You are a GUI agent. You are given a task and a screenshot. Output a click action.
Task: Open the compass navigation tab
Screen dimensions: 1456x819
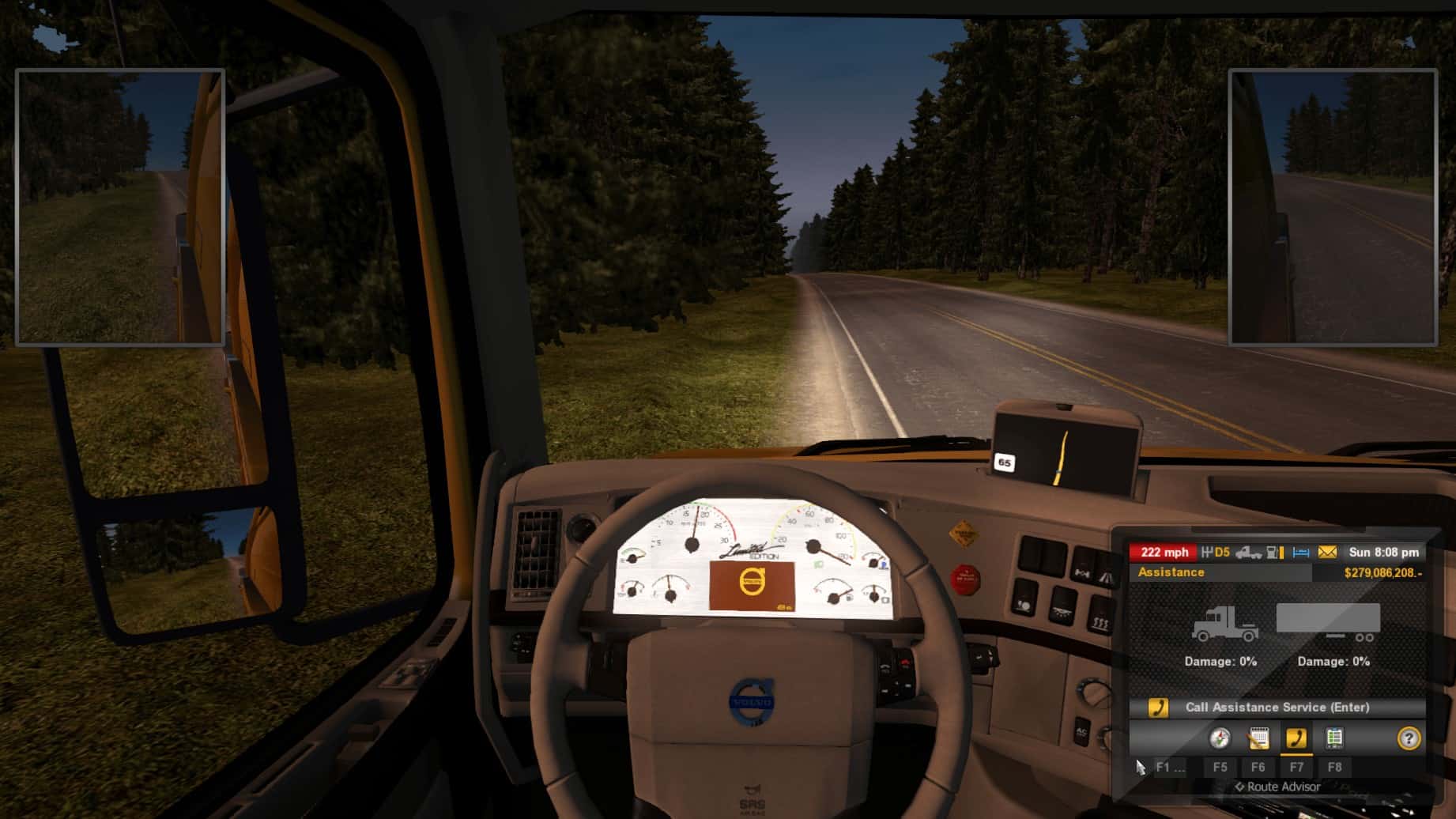pyautogui.click(x=1220, y=738)
